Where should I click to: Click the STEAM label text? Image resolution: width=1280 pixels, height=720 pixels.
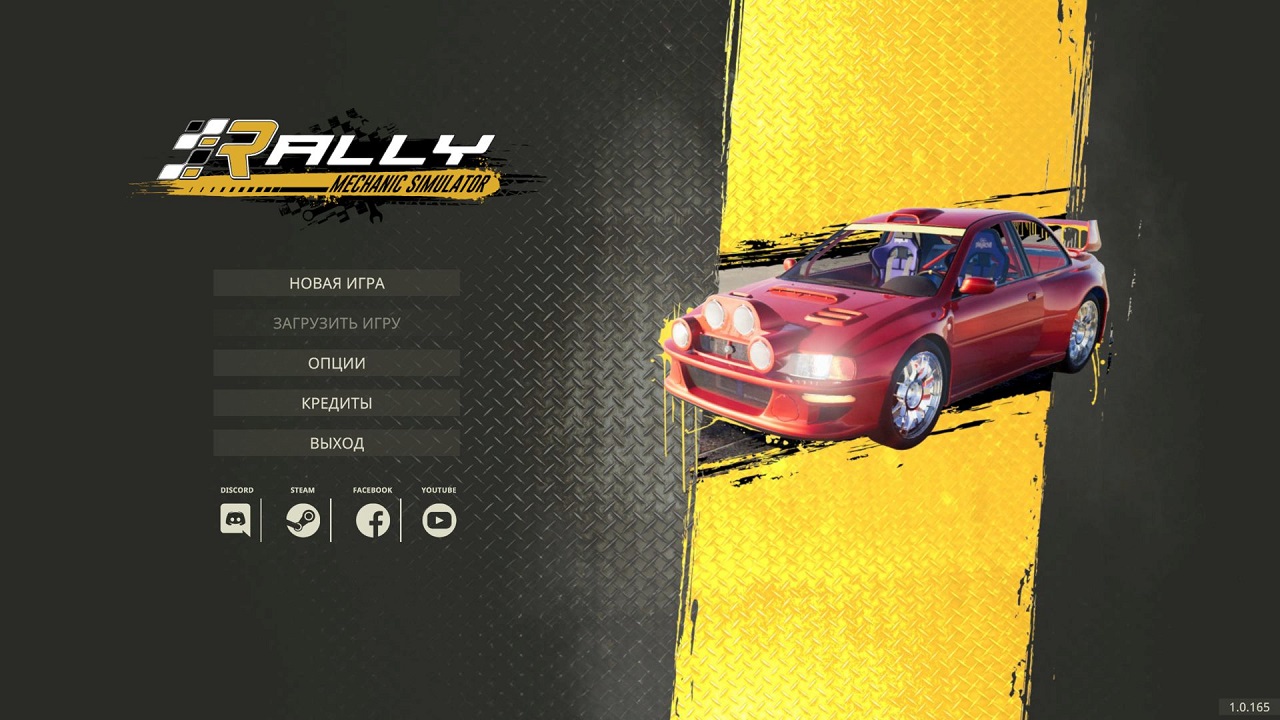(x=302, y=490)
